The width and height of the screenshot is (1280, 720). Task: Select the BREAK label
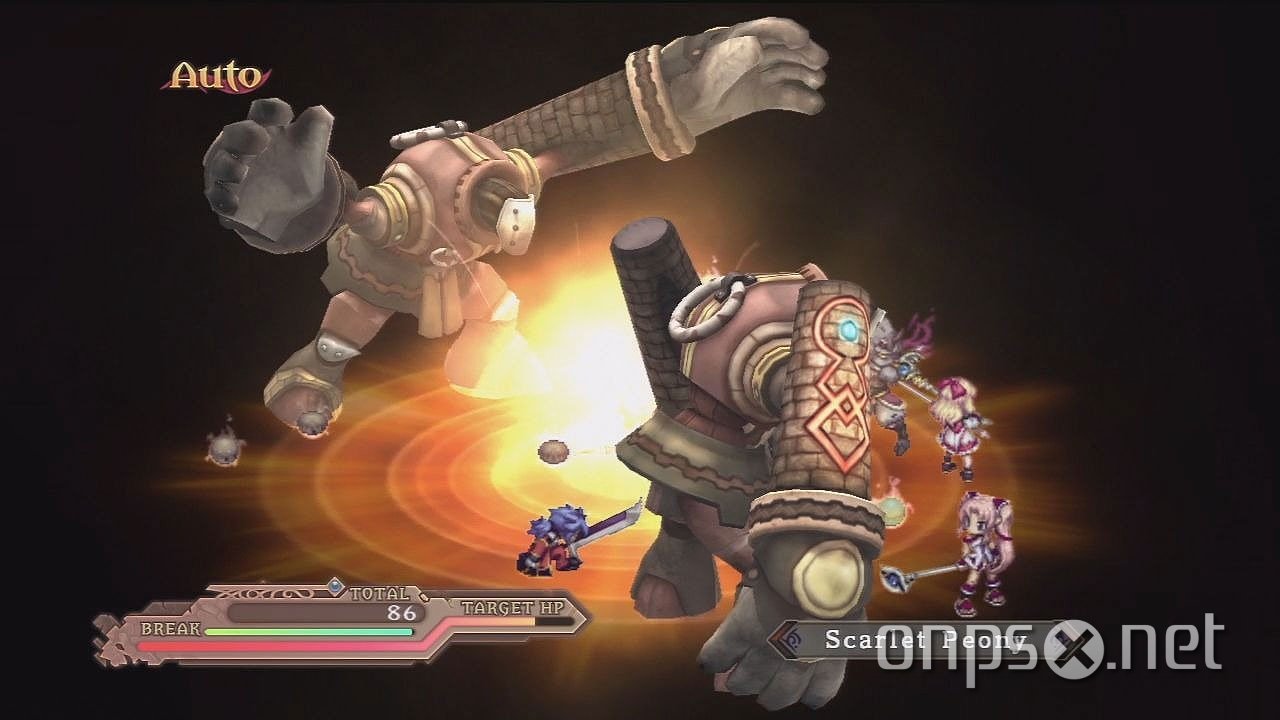point(170,629)
